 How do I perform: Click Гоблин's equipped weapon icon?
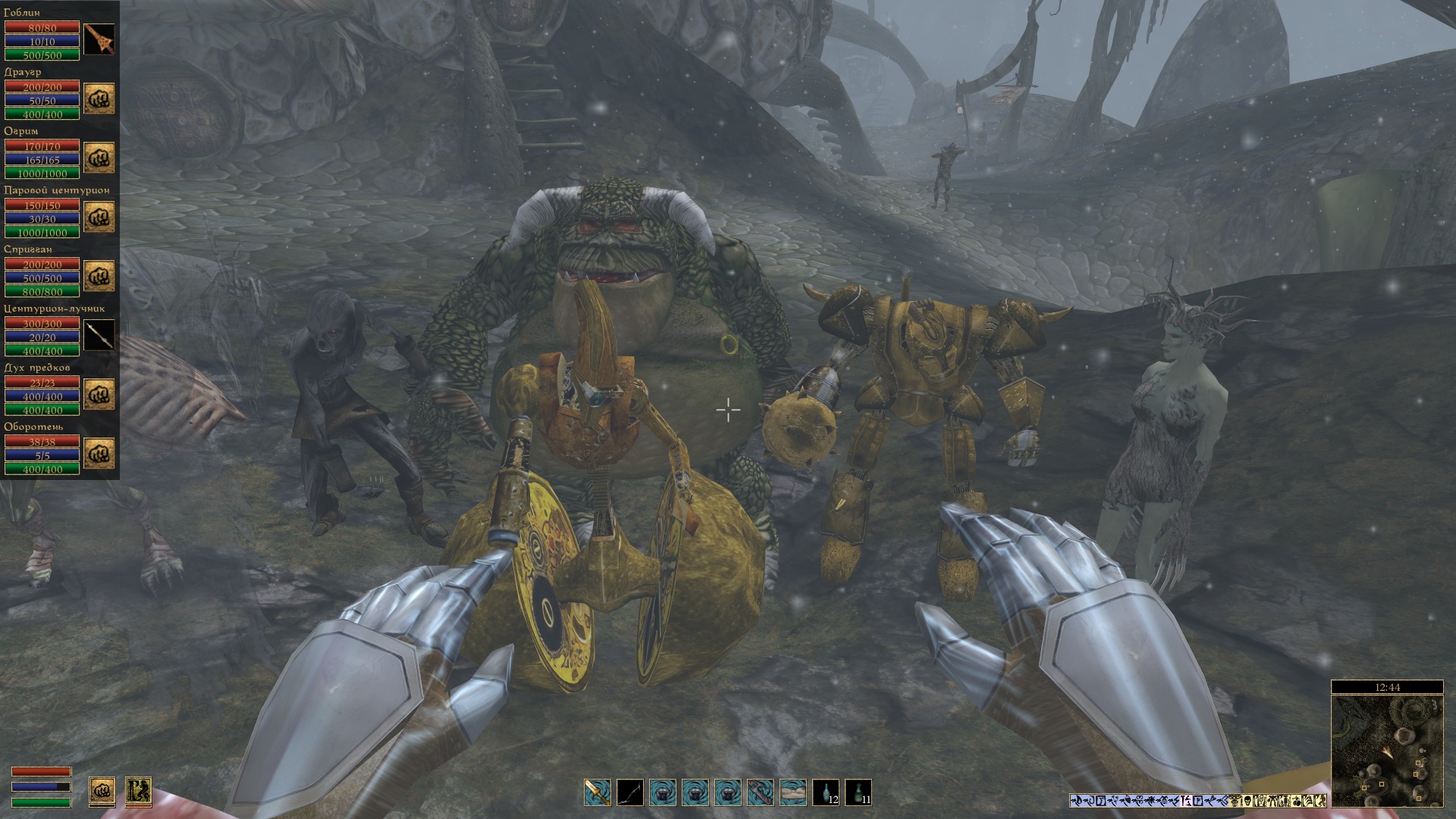[99, 39]
